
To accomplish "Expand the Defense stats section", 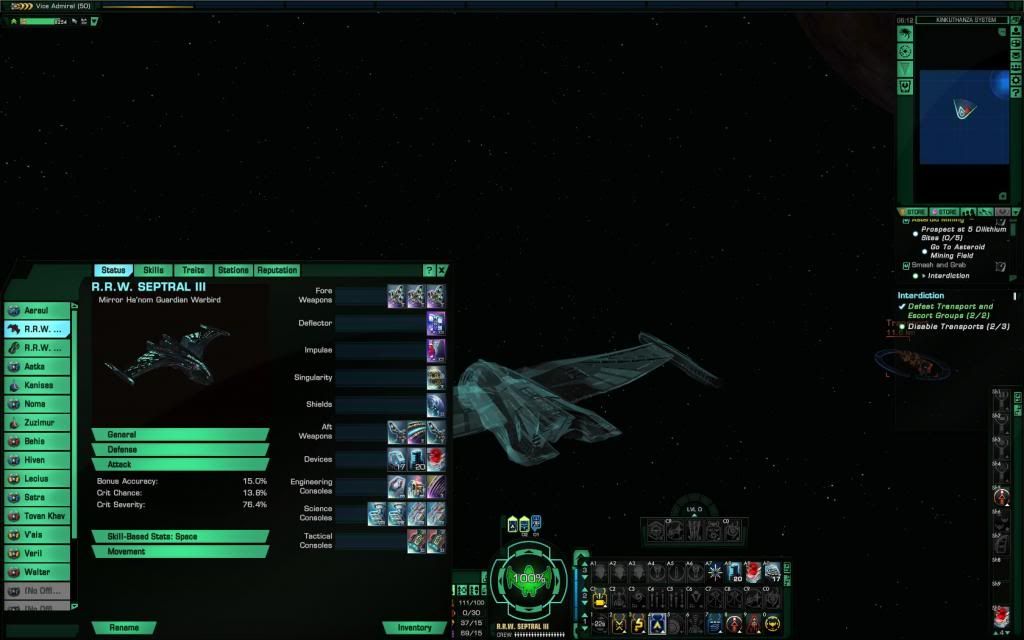I will tap(180, 450).
